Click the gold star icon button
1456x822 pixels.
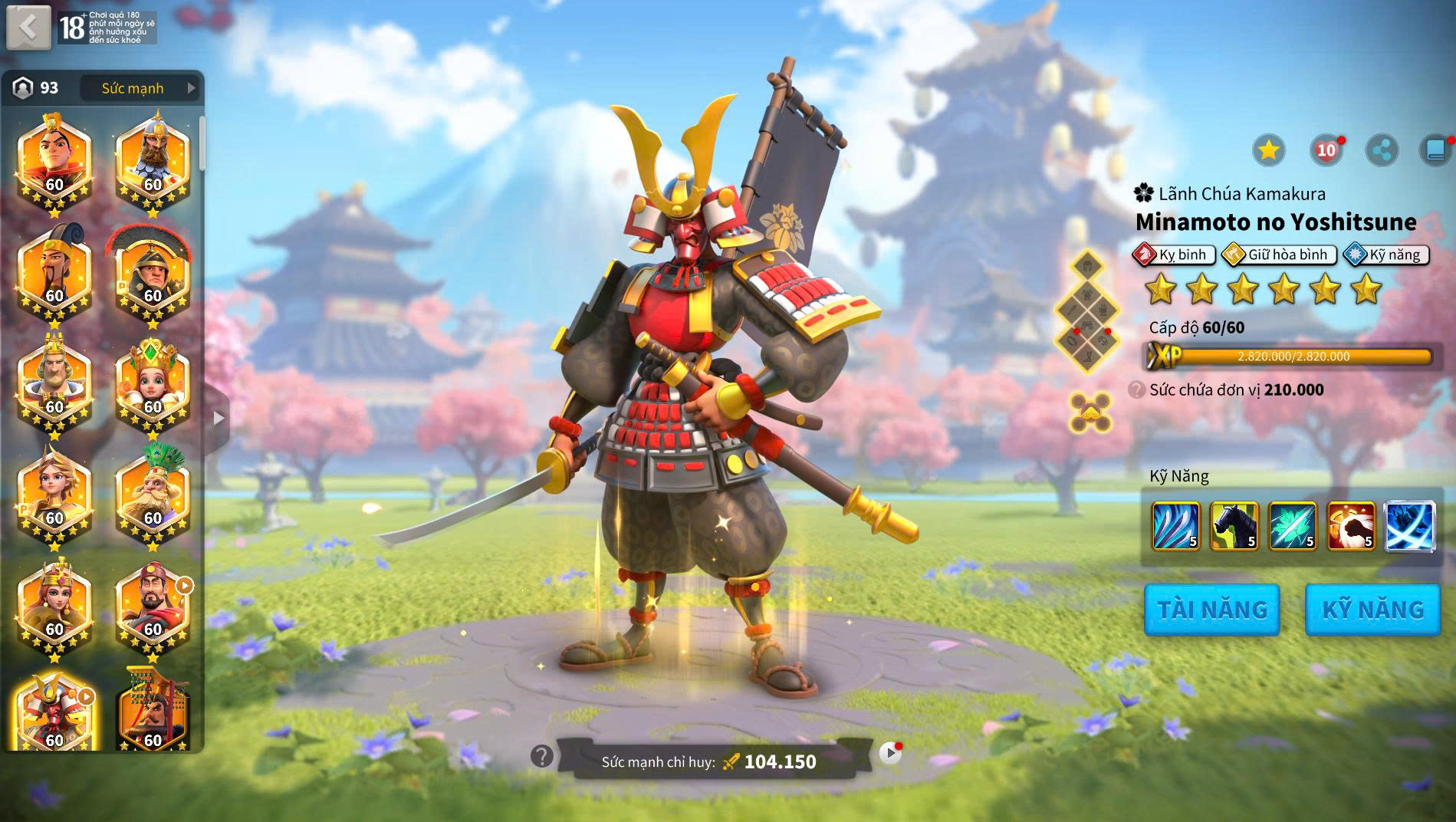pyautogui.click(x=1268, y=150)
